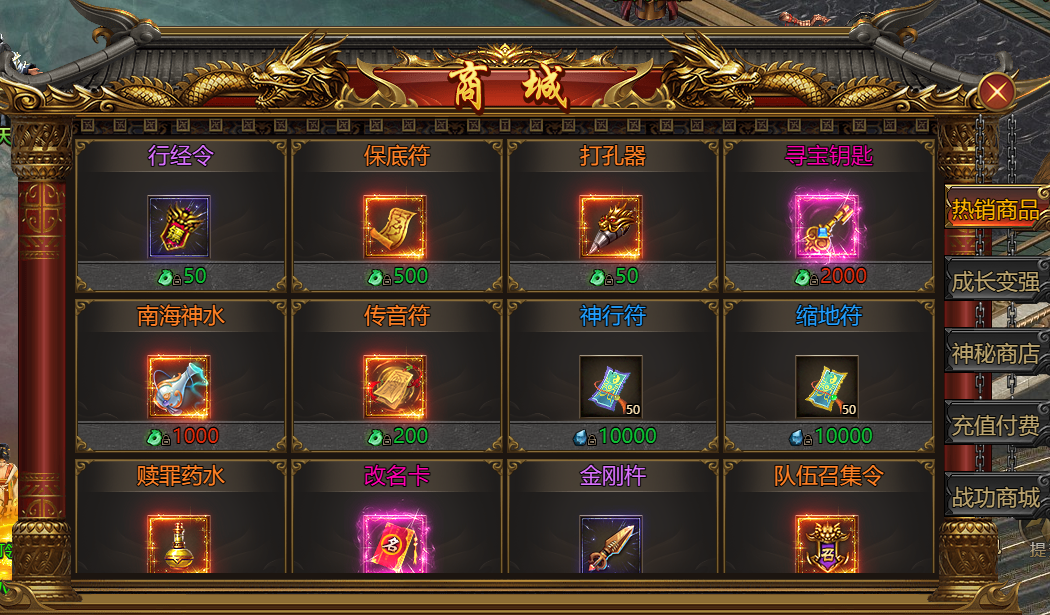Select the 行经令 item icon
1050x615 pixels.
tap(179, 227)
